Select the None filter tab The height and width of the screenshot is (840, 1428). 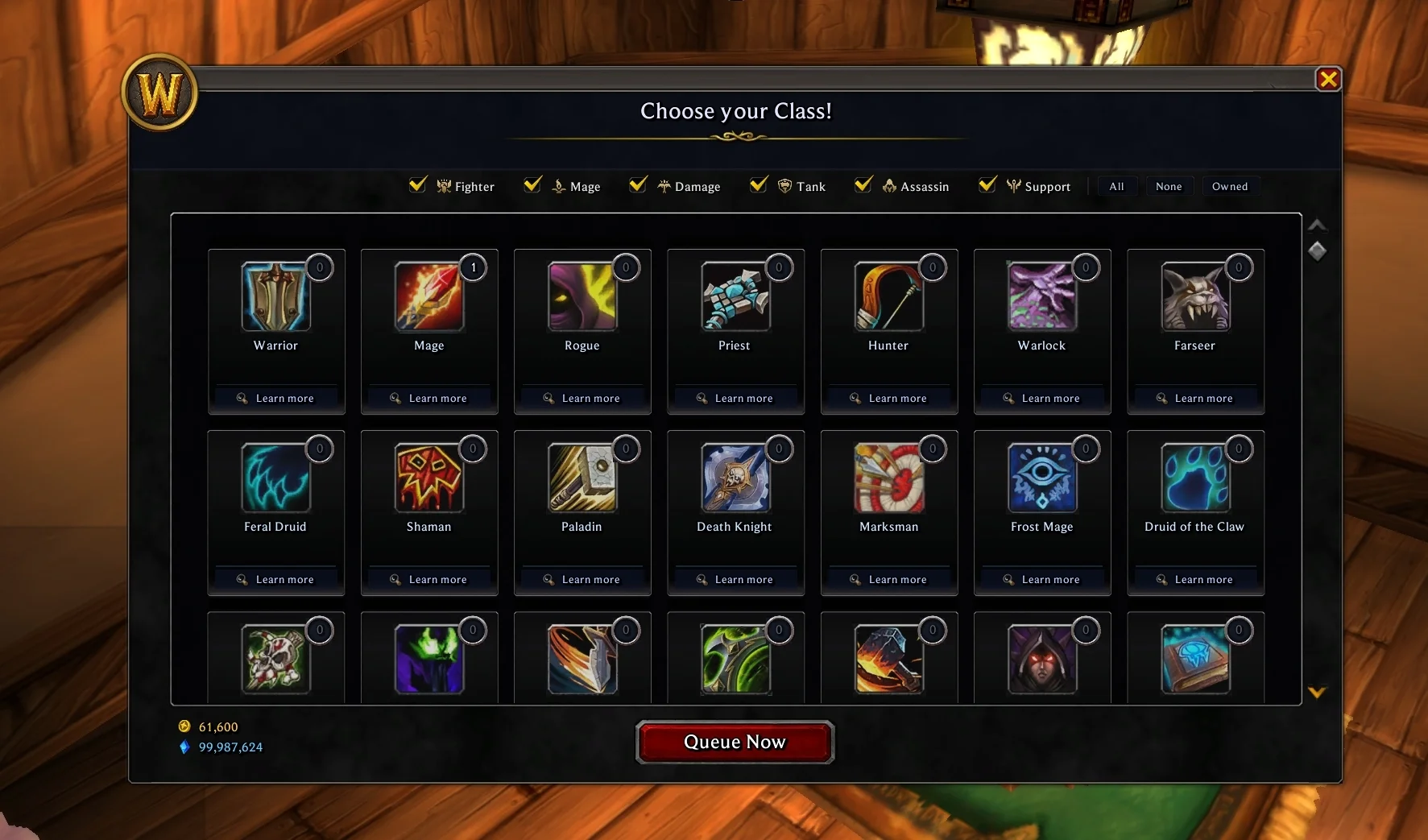(1169, 186)
